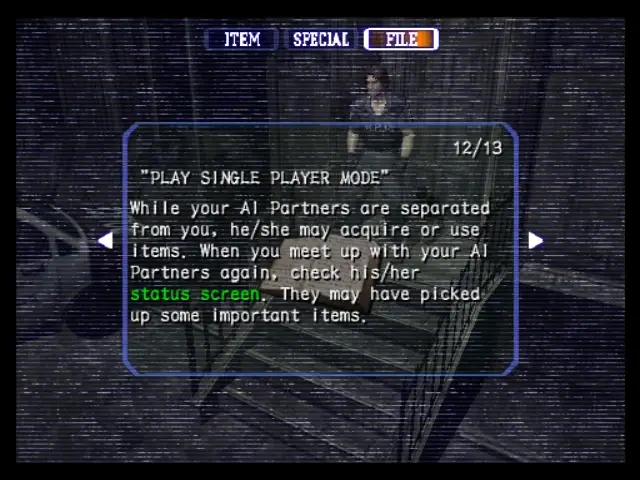
Task: Open the SPECIAL tab
Action: (x=320, y=39)
